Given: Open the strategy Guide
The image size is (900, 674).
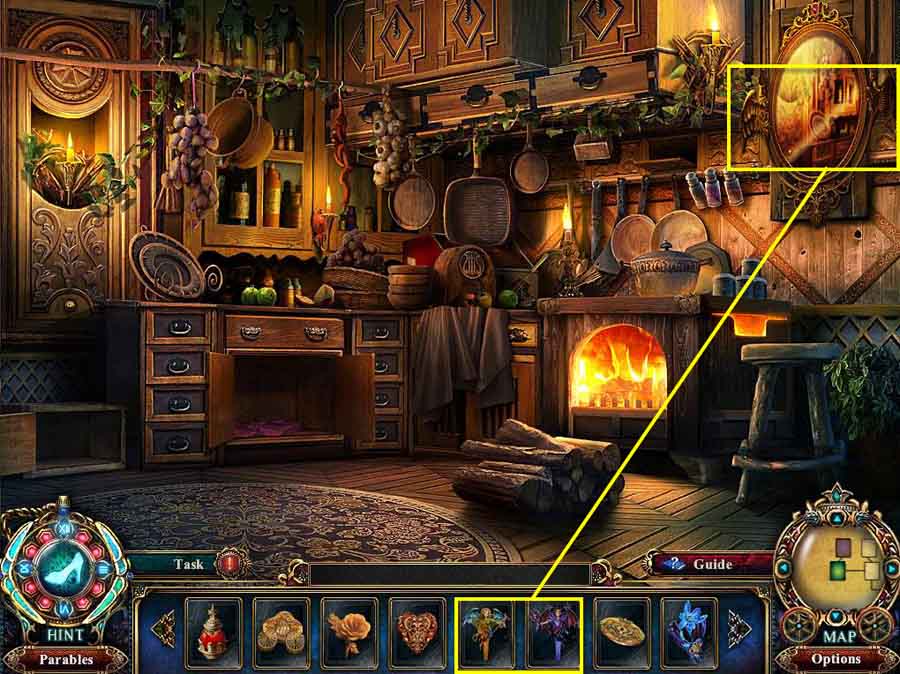Looking at the screenshot, I should [713, 564].
